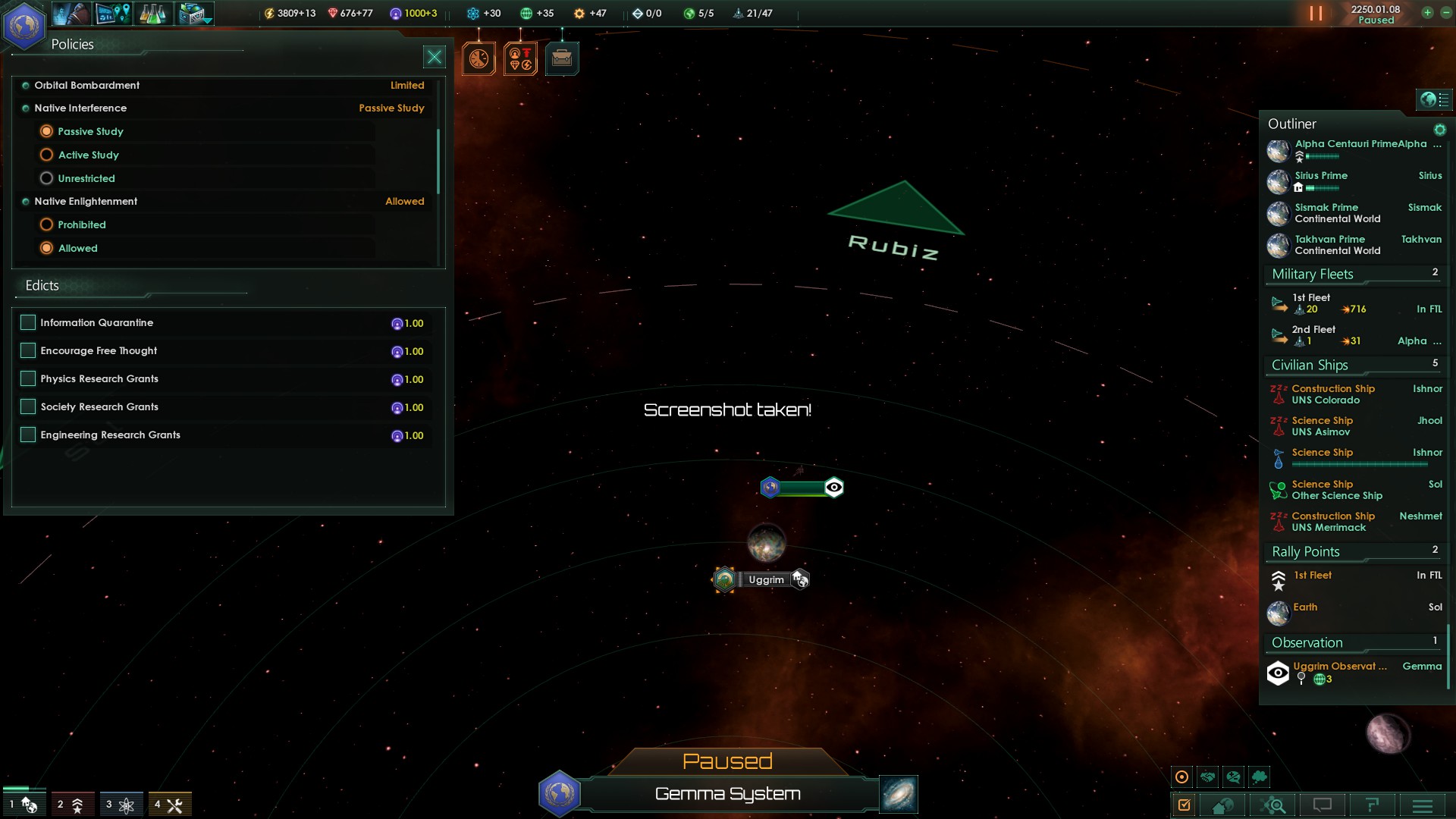Toggle the Encourage Free Thought edict

28,350
